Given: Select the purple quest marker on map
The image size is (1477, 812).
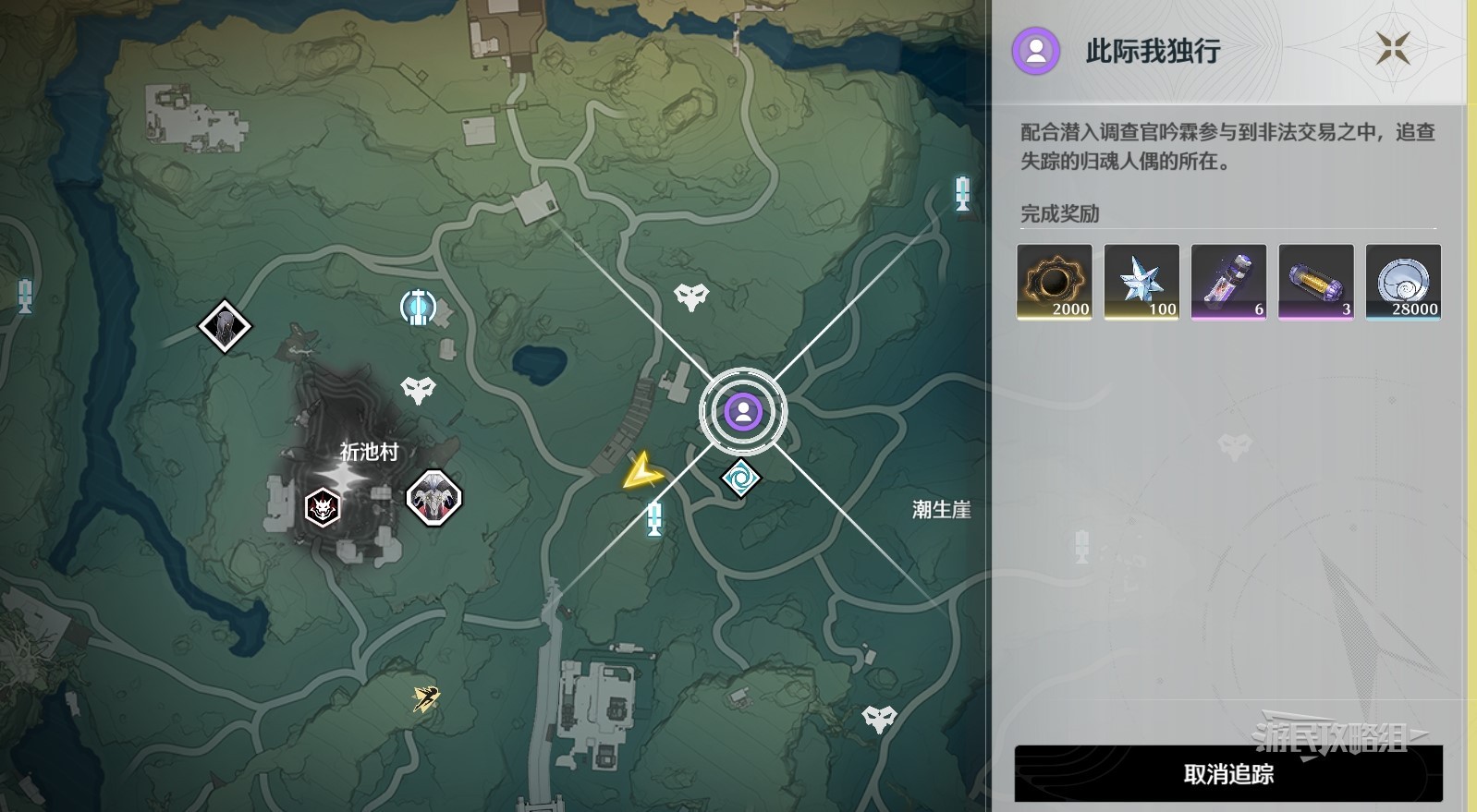Looking at the screenshot, I should 742,411.
